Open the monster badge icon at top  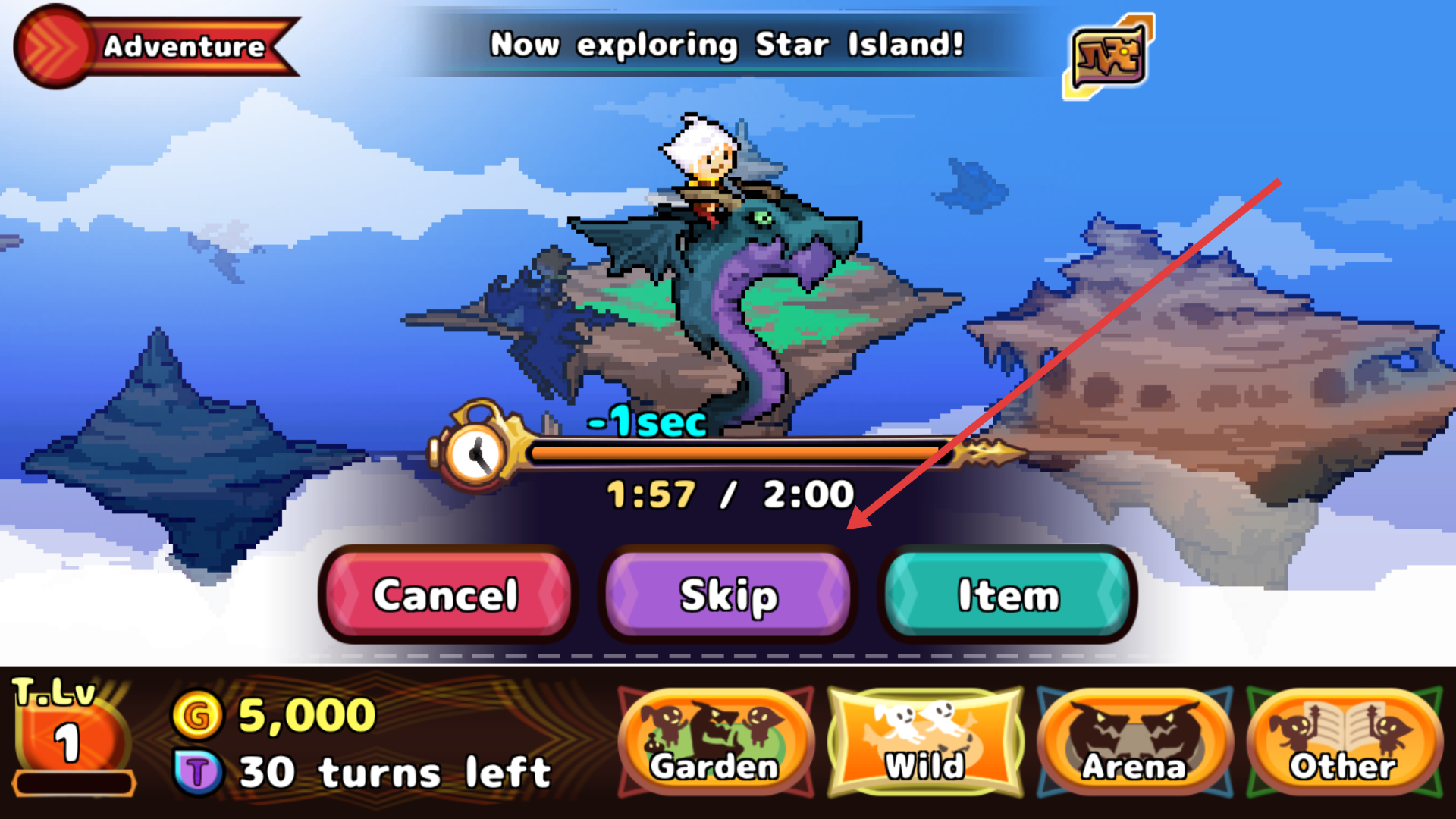pyautogui.click(x=1109, y=55)
